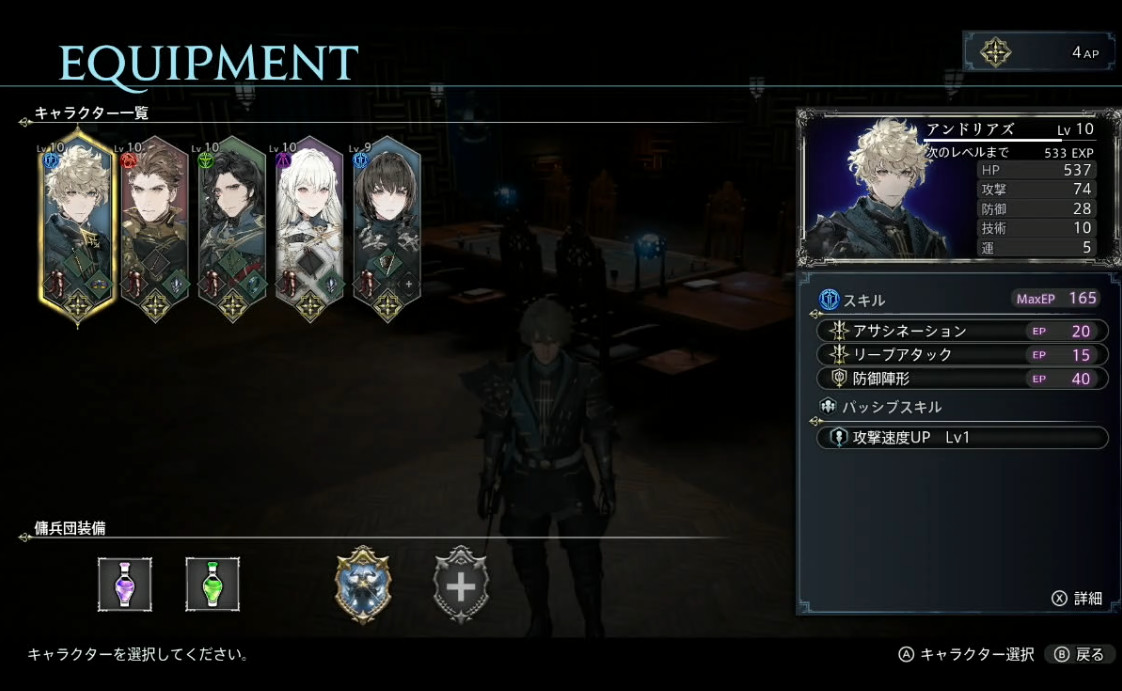1122x691 pixels.
Task: Pick the long black-haired character card
Action: [231, 228]
